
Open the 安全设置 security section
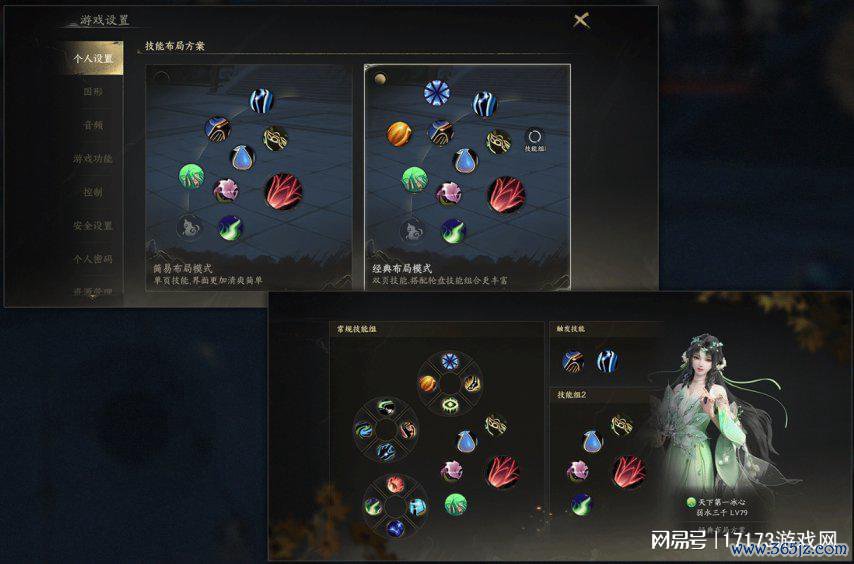coord(93,226)
